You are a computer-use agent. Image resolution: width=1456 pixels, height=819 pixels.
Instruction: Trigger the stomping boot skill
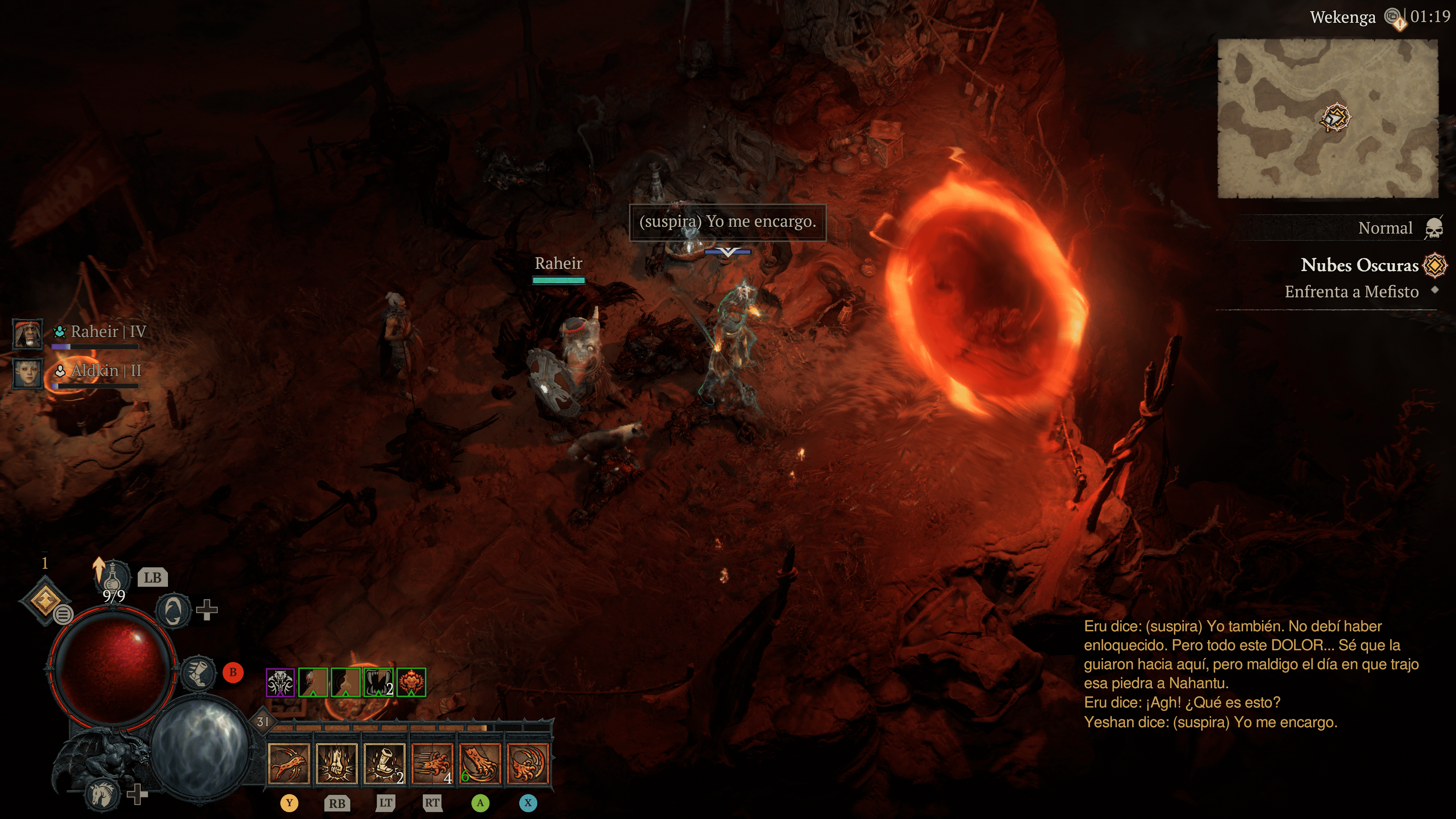pos(385,764)
